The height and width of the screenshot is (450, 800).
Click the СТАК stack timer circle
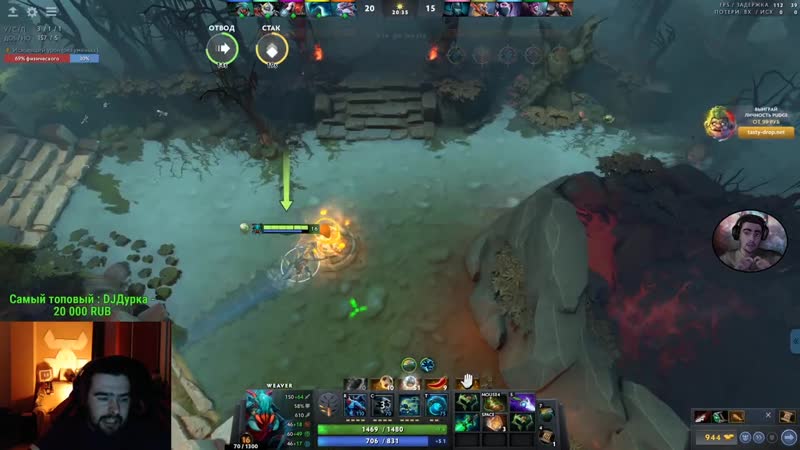(x=271, y=47)
